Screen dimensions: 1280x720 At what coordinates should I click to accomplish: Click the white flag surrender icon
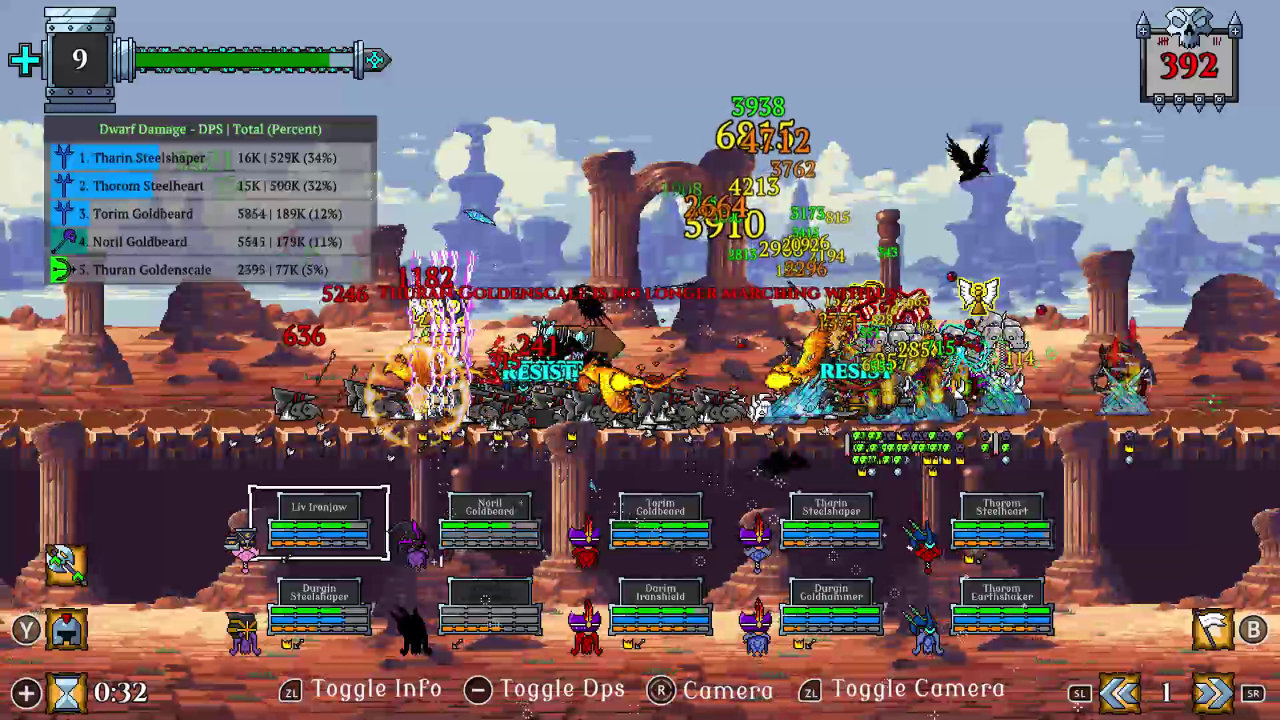point(1211,628)
